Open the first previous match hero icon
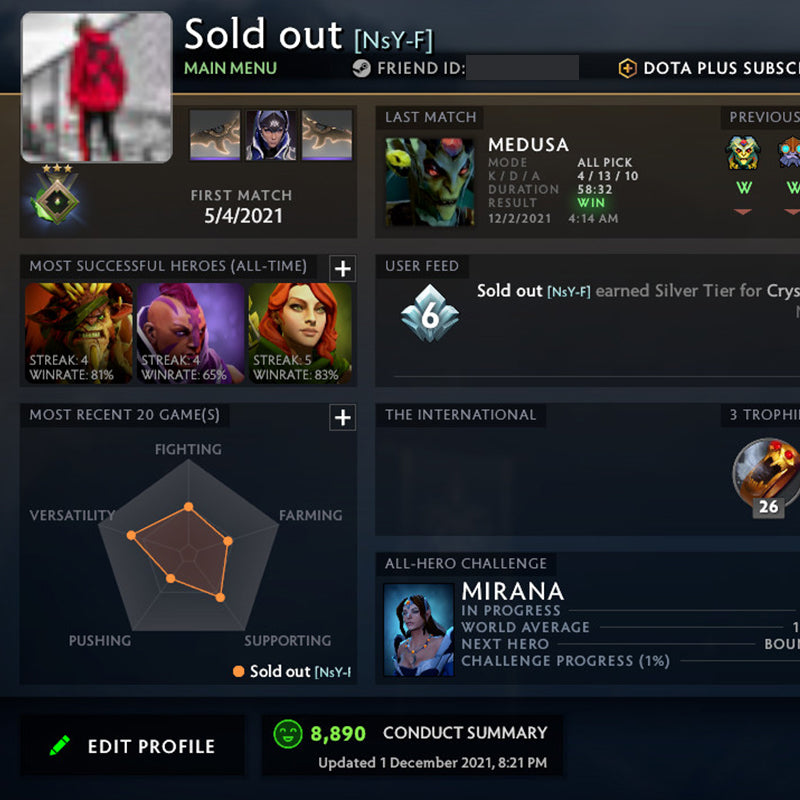Image resolution: width=800 pixels, height=800 pixels. pyautogui.click(x=743, y=153)
